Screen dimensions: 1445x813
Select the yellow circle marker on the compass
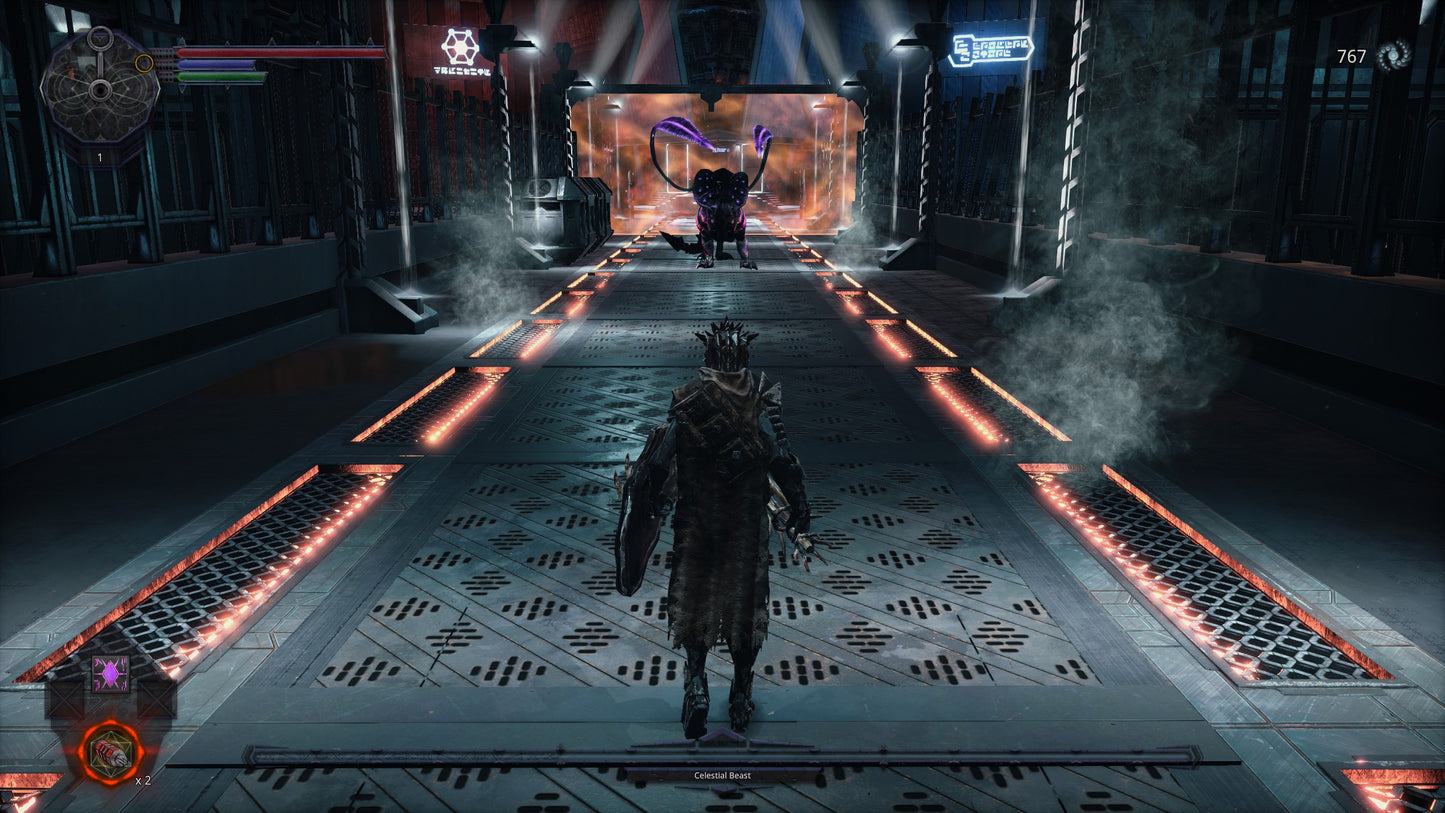144,63
